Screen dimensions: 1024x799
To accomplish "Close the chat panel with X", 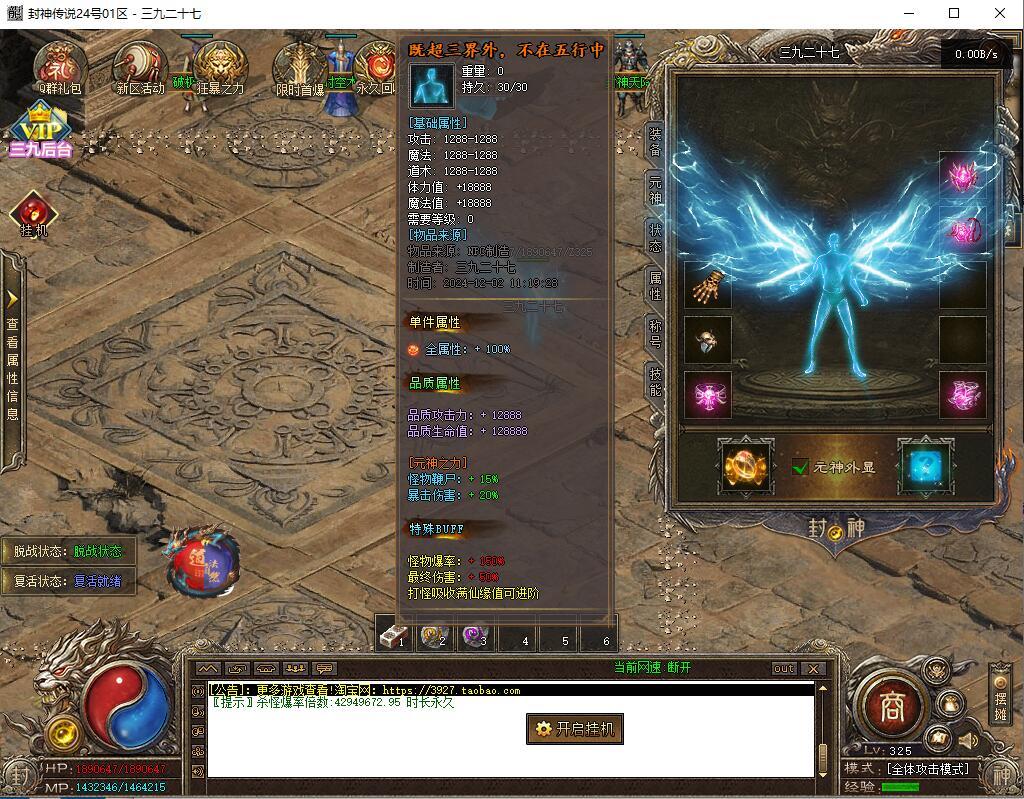I will 813,669.
